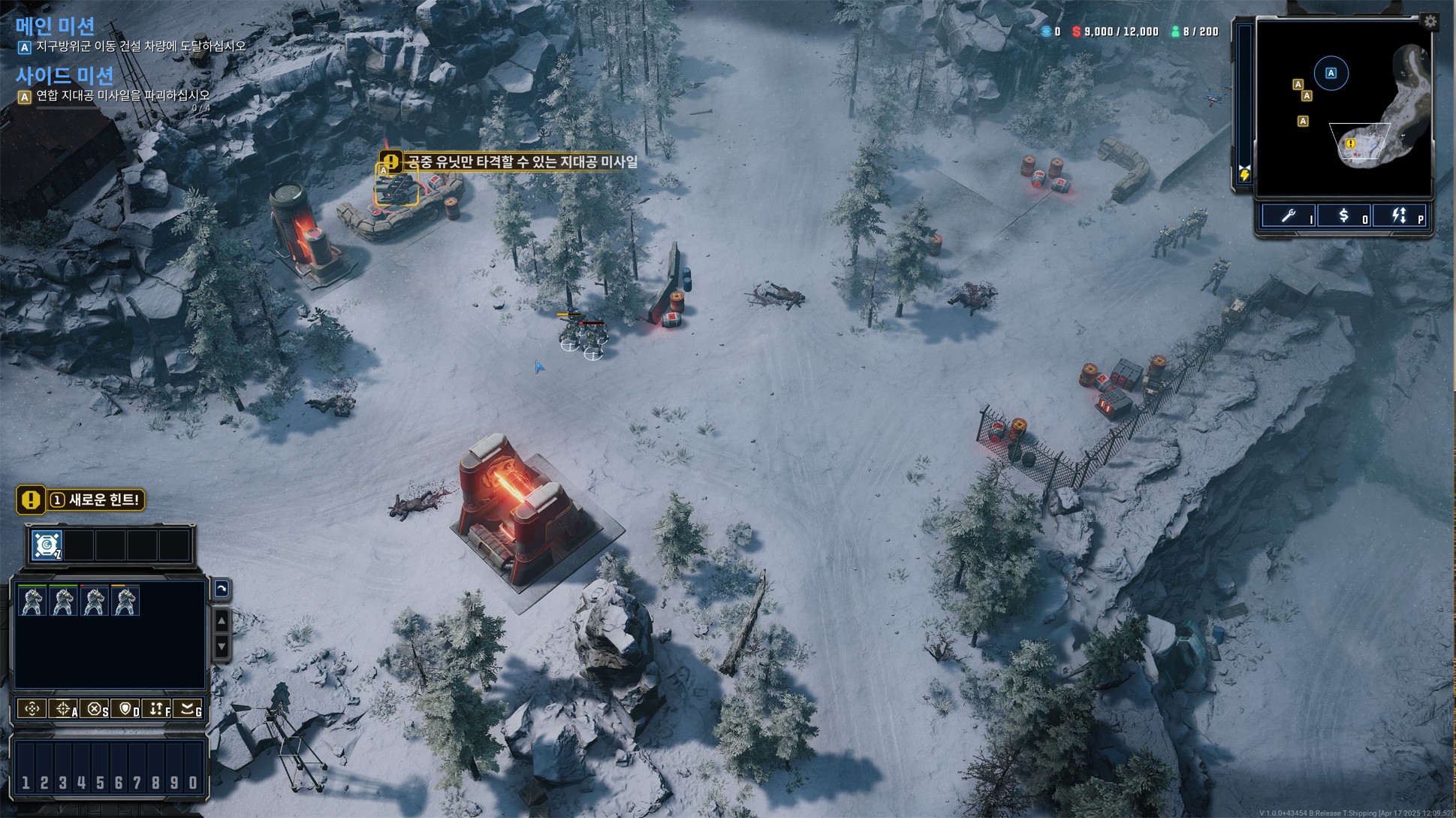Click the yellow exclamation marker on minimap
1456x818 pixels.
coord(1350,143)
